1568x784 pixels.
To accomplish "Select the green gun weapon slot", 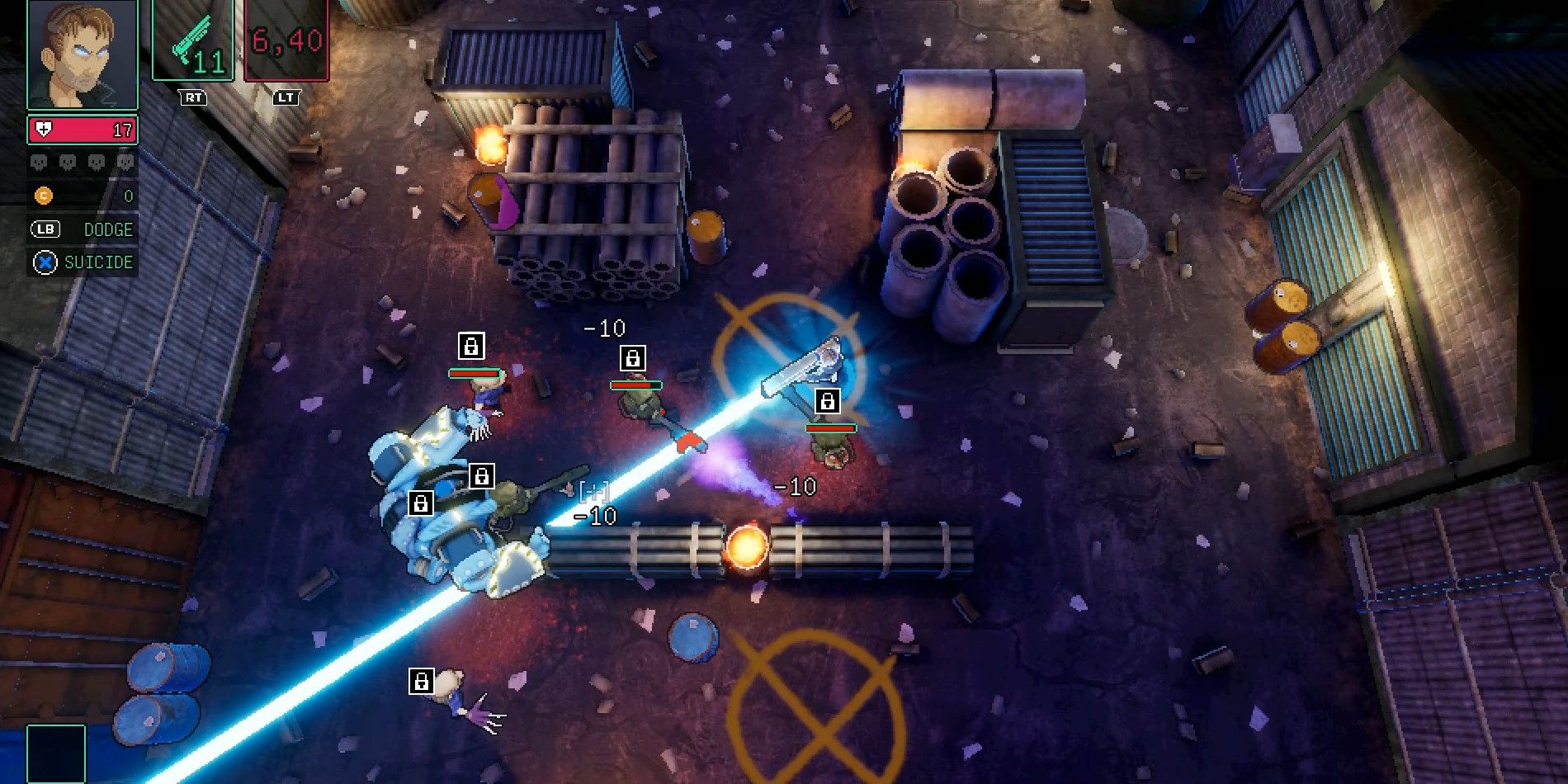I will [x=193, y=40].
